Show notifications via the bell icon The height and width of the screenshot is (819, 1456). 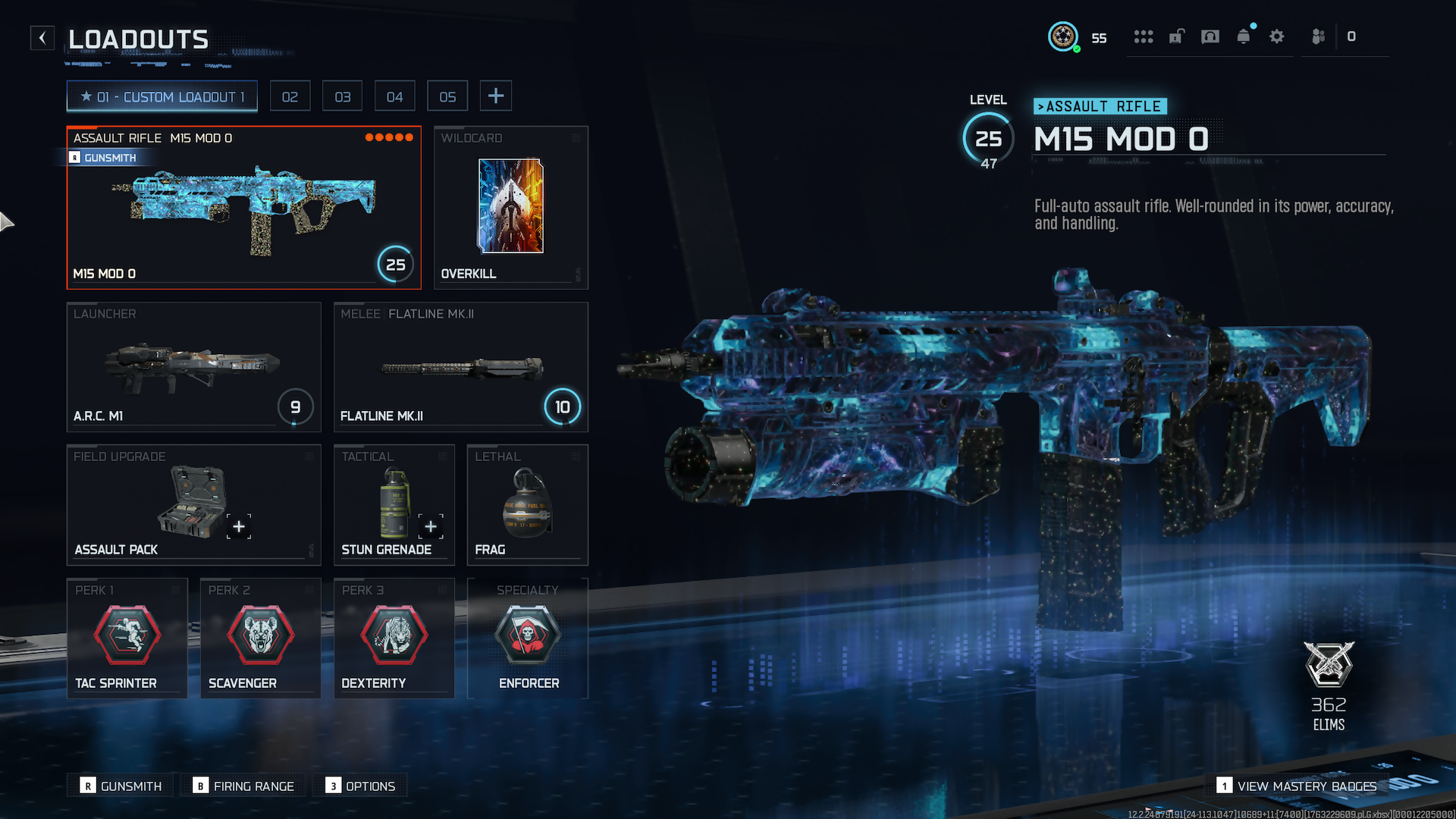[1244, 36]
